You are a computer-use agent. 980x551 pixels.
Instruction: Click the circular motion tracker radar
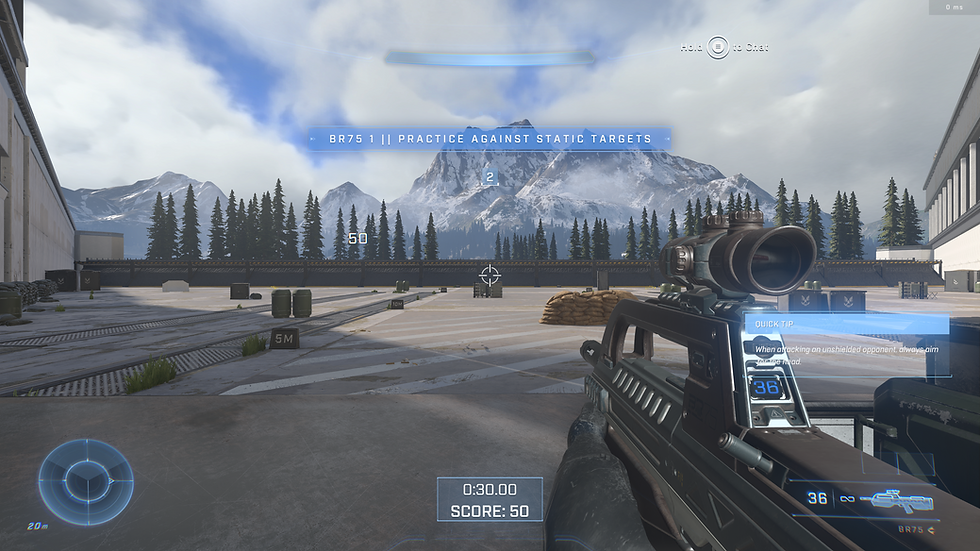pyautogui.click(x=86, y=482)
